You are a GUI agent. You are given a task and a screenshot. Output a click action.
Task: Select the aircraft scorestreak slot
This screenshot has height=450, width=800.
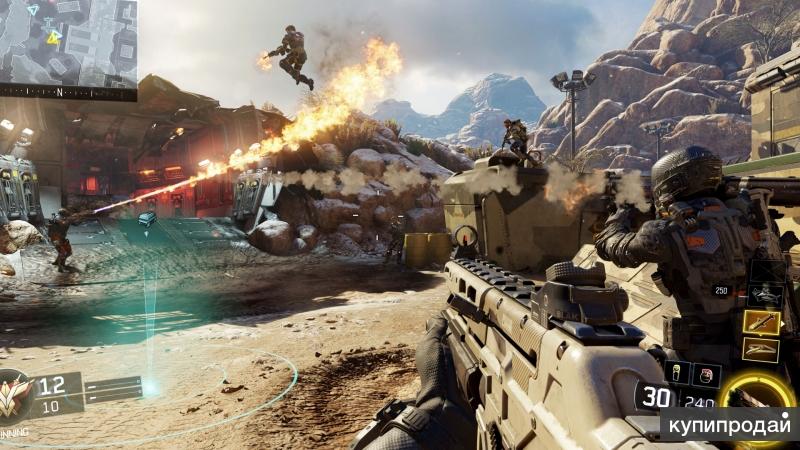click(765, 295)
